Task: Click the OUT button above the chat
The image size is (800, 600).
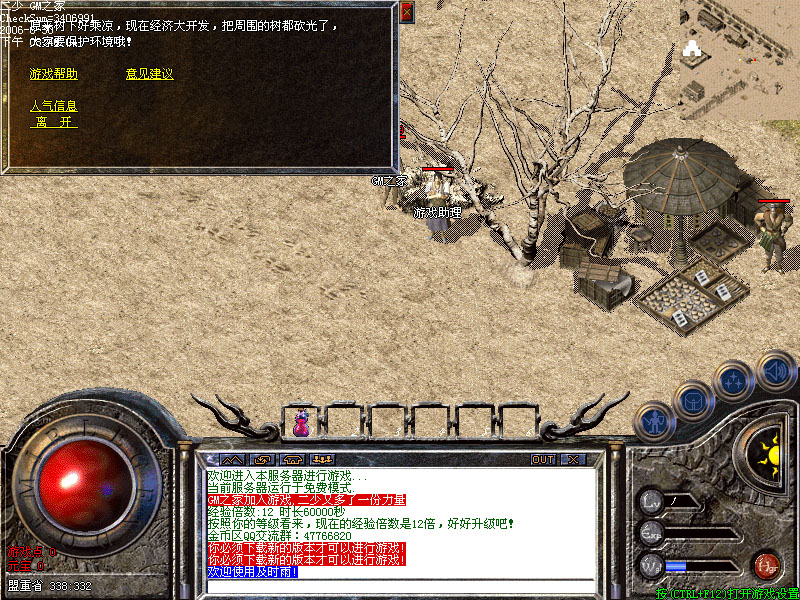Action: pyautogui.click(x=543, y=460)
